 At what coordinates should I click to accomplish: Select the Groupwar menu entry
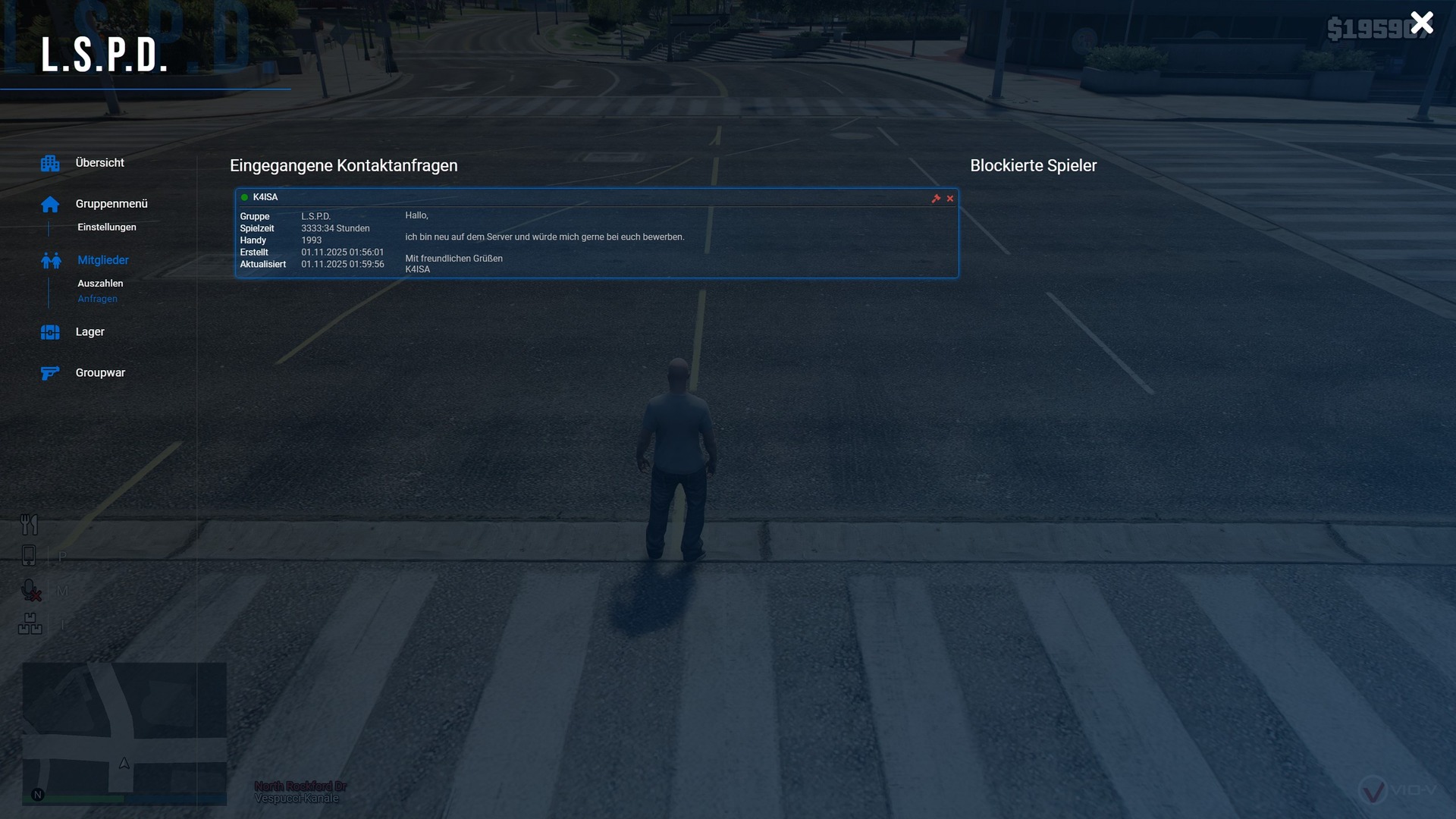click(100, 373)
